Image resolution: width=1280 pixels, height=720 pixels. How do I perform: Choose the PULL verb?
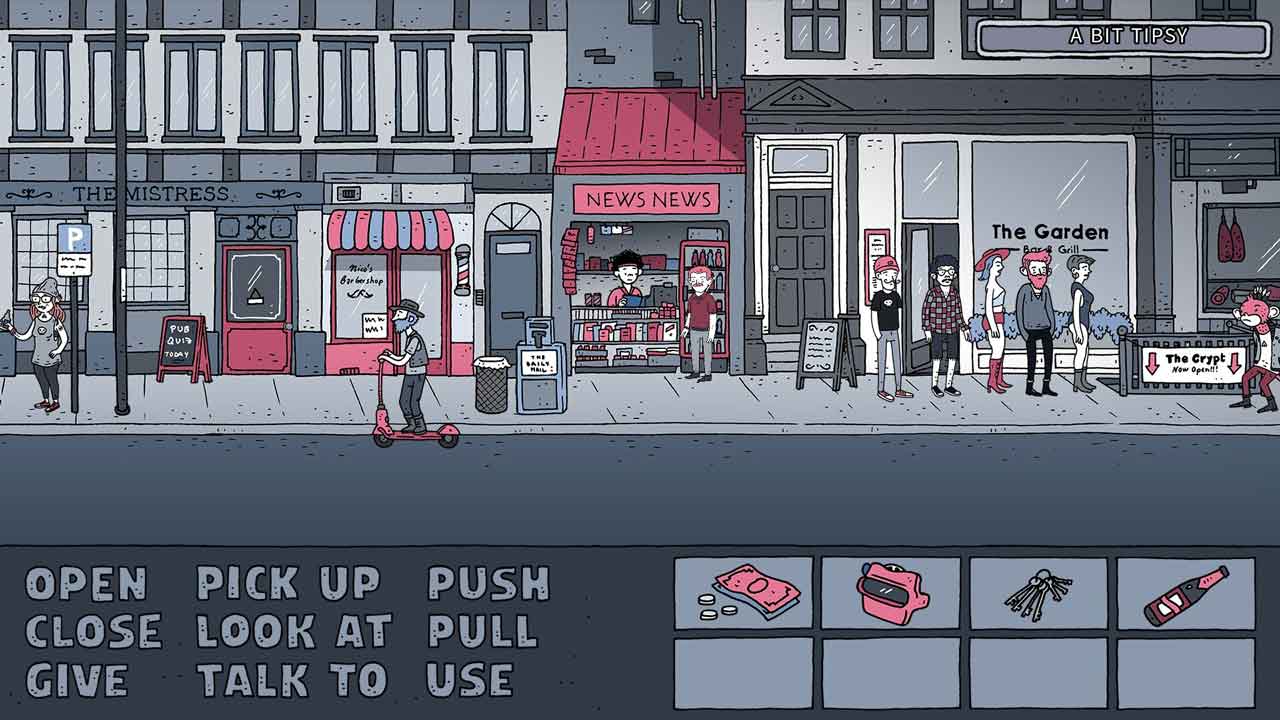pos(482,632)
